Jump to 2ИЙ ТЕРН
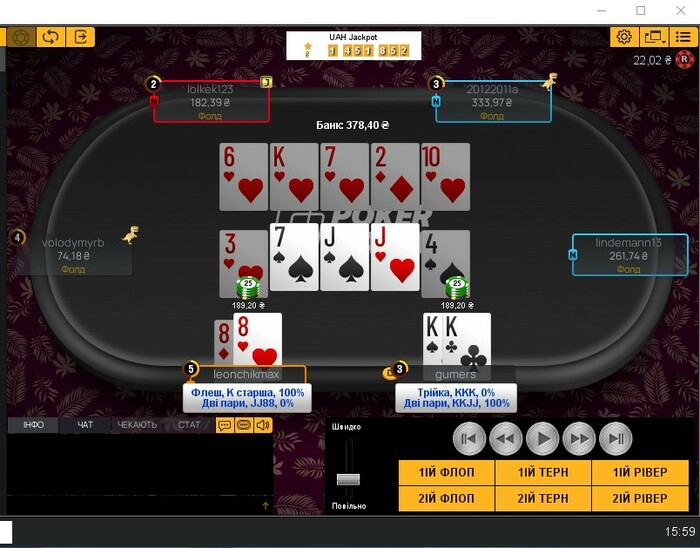Image resolution: width=700 pixels, height=548 pixels. click(543, 498)
